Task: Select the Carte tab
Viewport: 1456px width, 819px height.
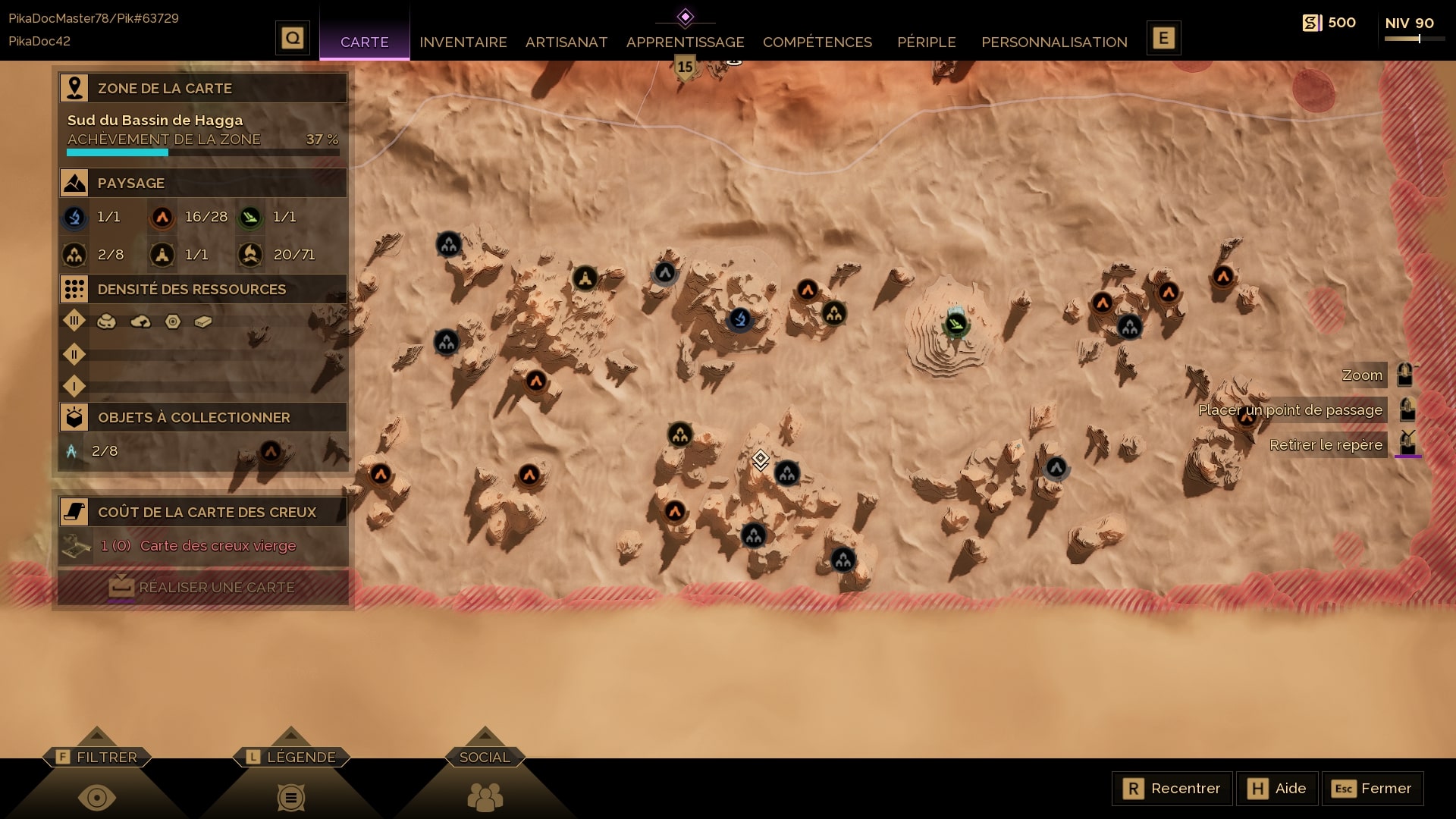Action: tap(364, 42)
